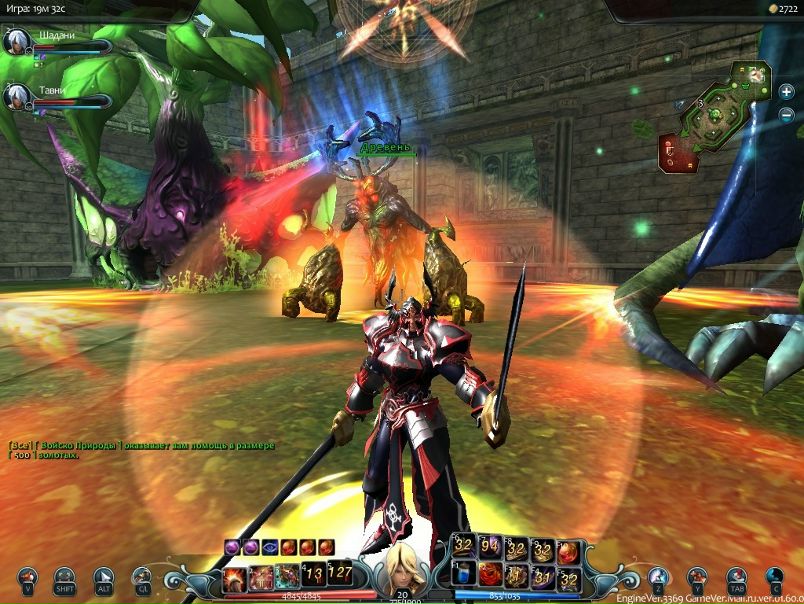
Task: Click the ALT shortcut button on bottom bar
Action: point(103,578)
